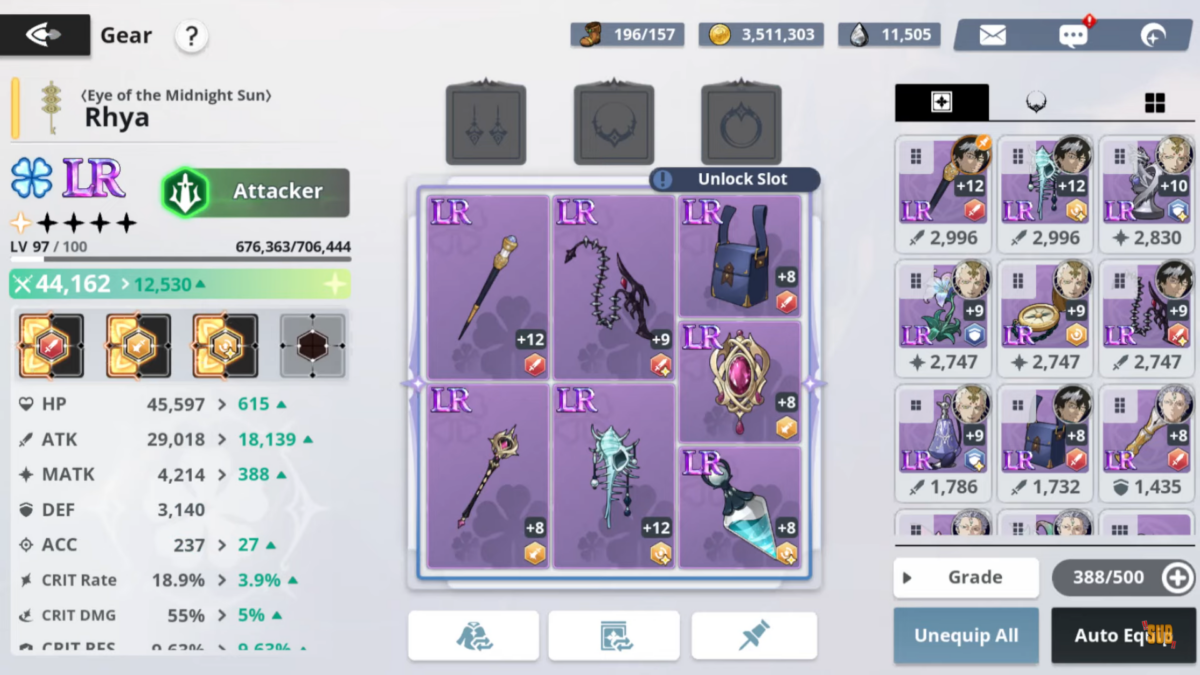Expand gear inventory capacity with plus button

[1177, 577]
